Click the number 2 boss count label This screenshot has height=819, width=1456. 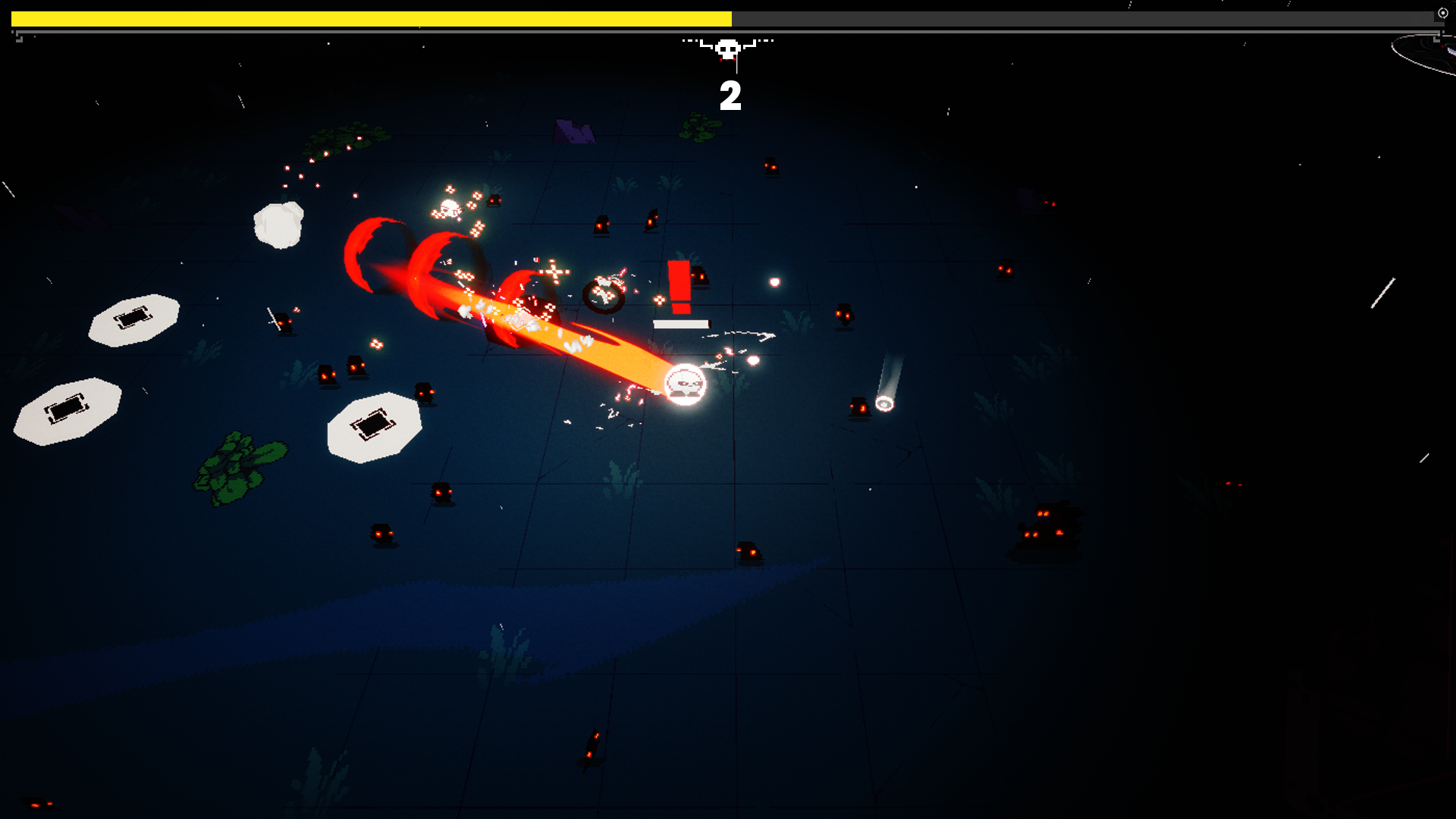[x=730, y=96]
